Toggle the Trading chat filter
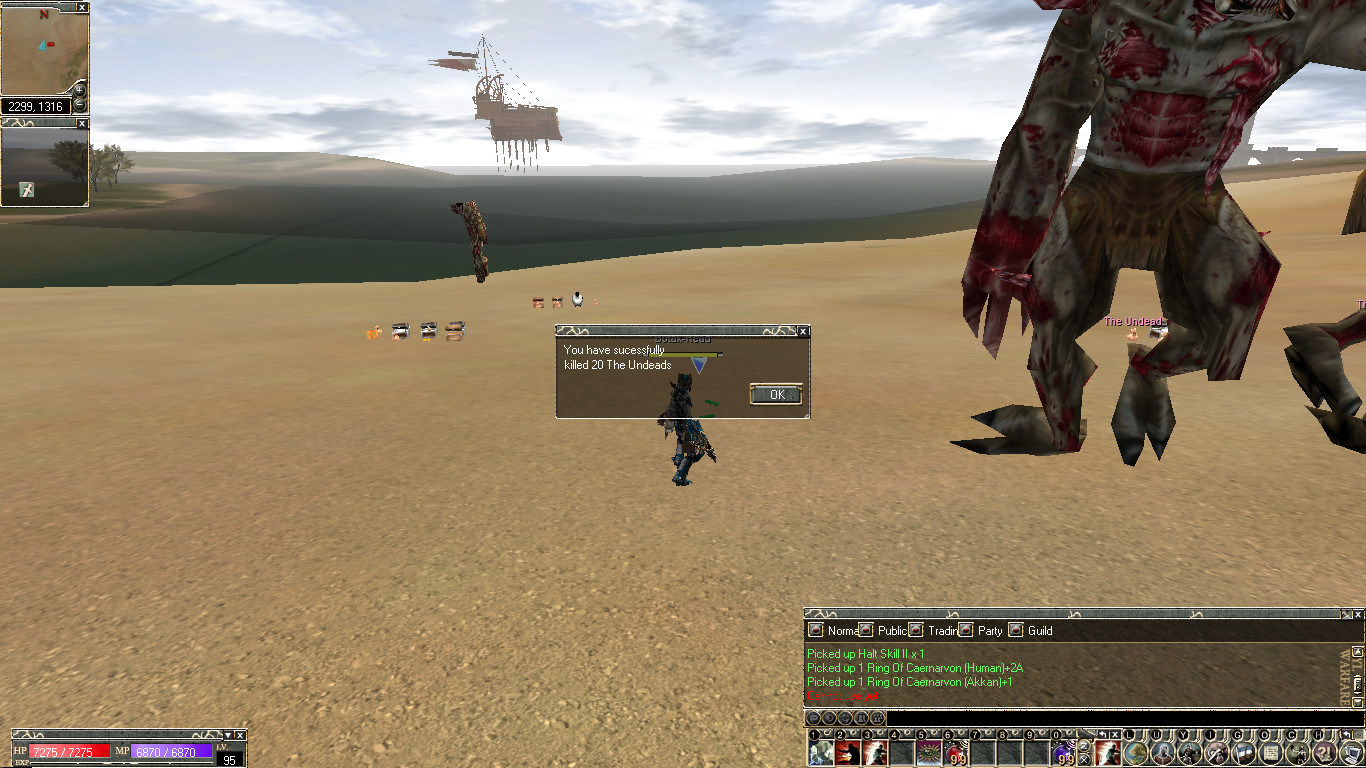The height and width of the screenshot is (768, 1366). pyautogui.click(x=916, y=630)
